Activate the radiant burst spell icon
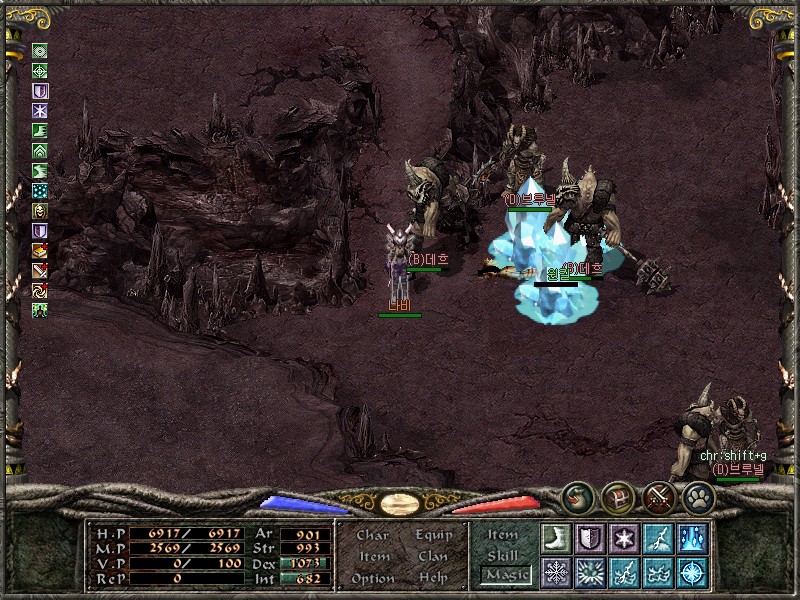Image resolution: width=800 pixels, height=600 pixels. pyautogui.click(x=590, y=572)
